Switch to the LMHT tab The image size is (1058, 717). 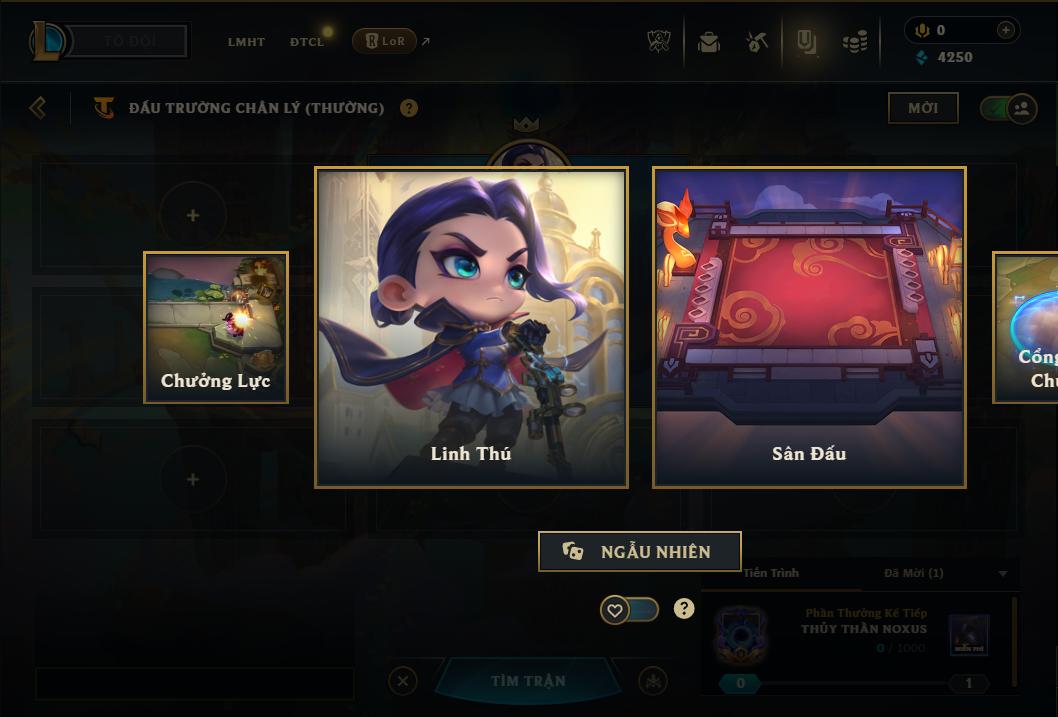(246, 42)
